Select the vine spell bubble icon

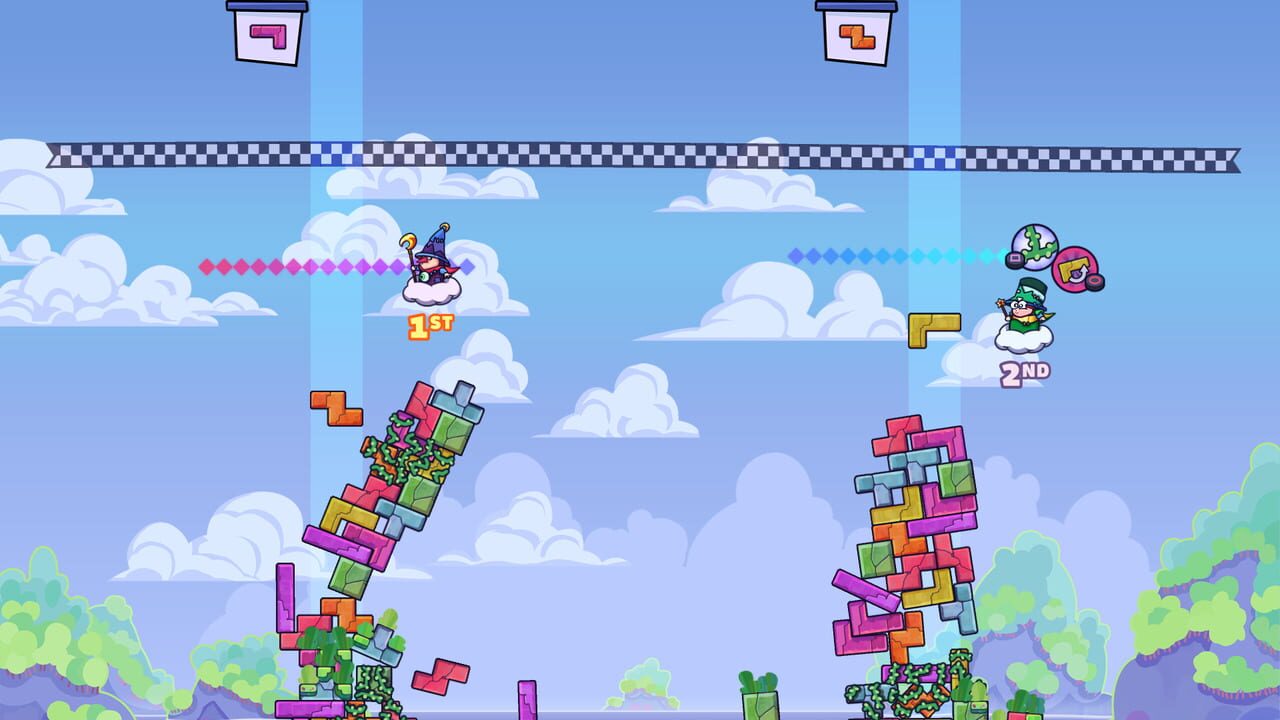[x=1035, y=246]
